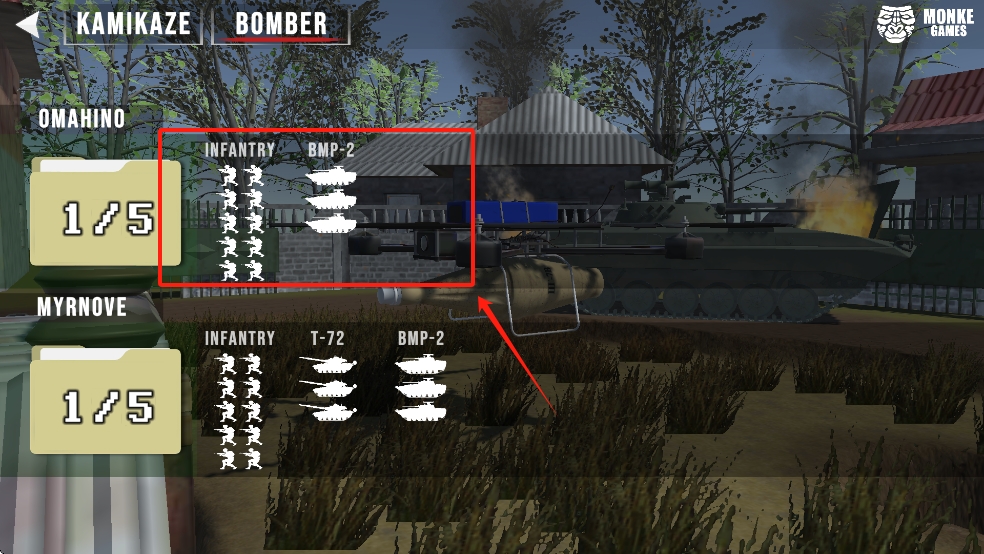Select the Bomber tab
Image resolution: width=984 pixels, height=554 pixels.
281,25
